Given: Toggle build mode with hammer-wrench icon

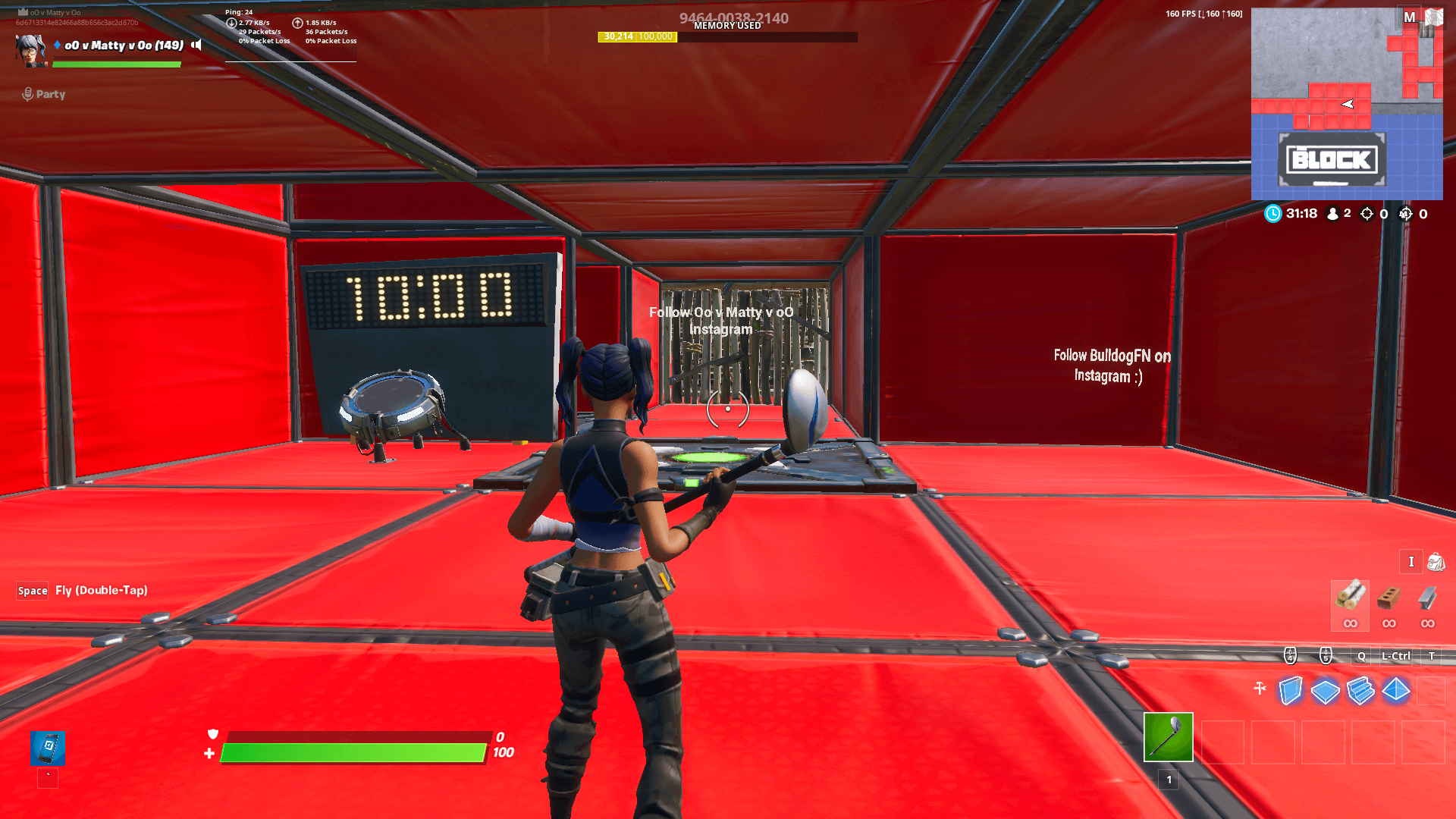Looking at the screenshot, I should coord(1260,689).
